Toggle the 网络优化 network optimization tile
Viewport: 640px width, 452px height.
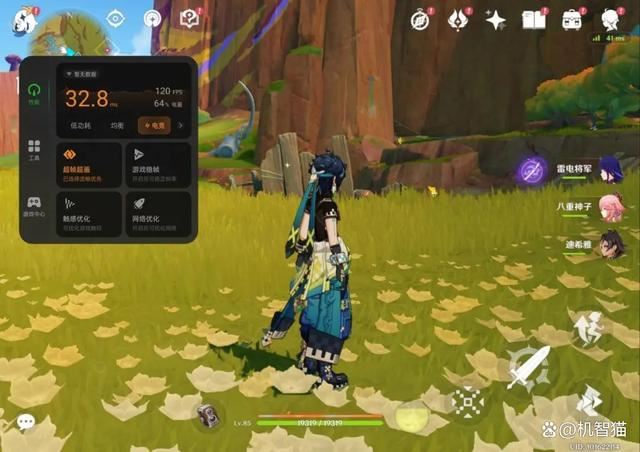[158, 215]
